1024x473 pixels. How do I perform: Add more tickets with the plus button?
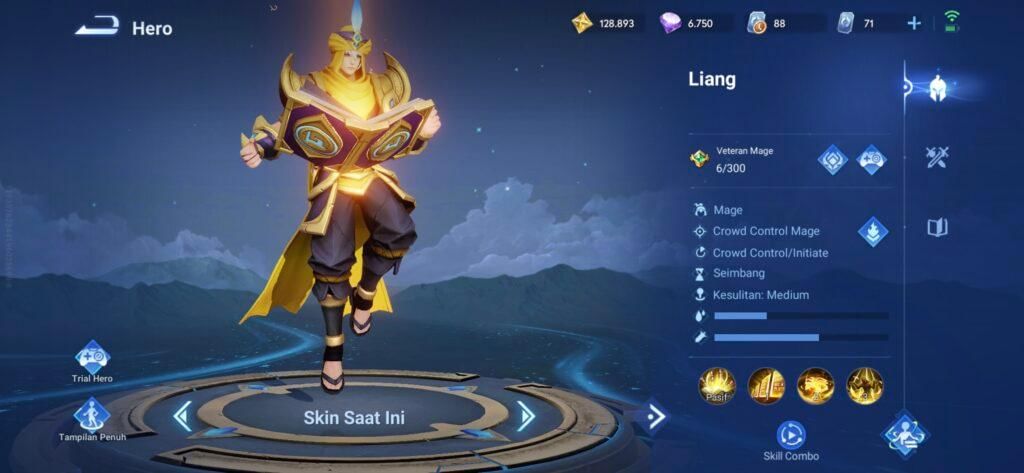pyautogui.click(x=914, y=23)
